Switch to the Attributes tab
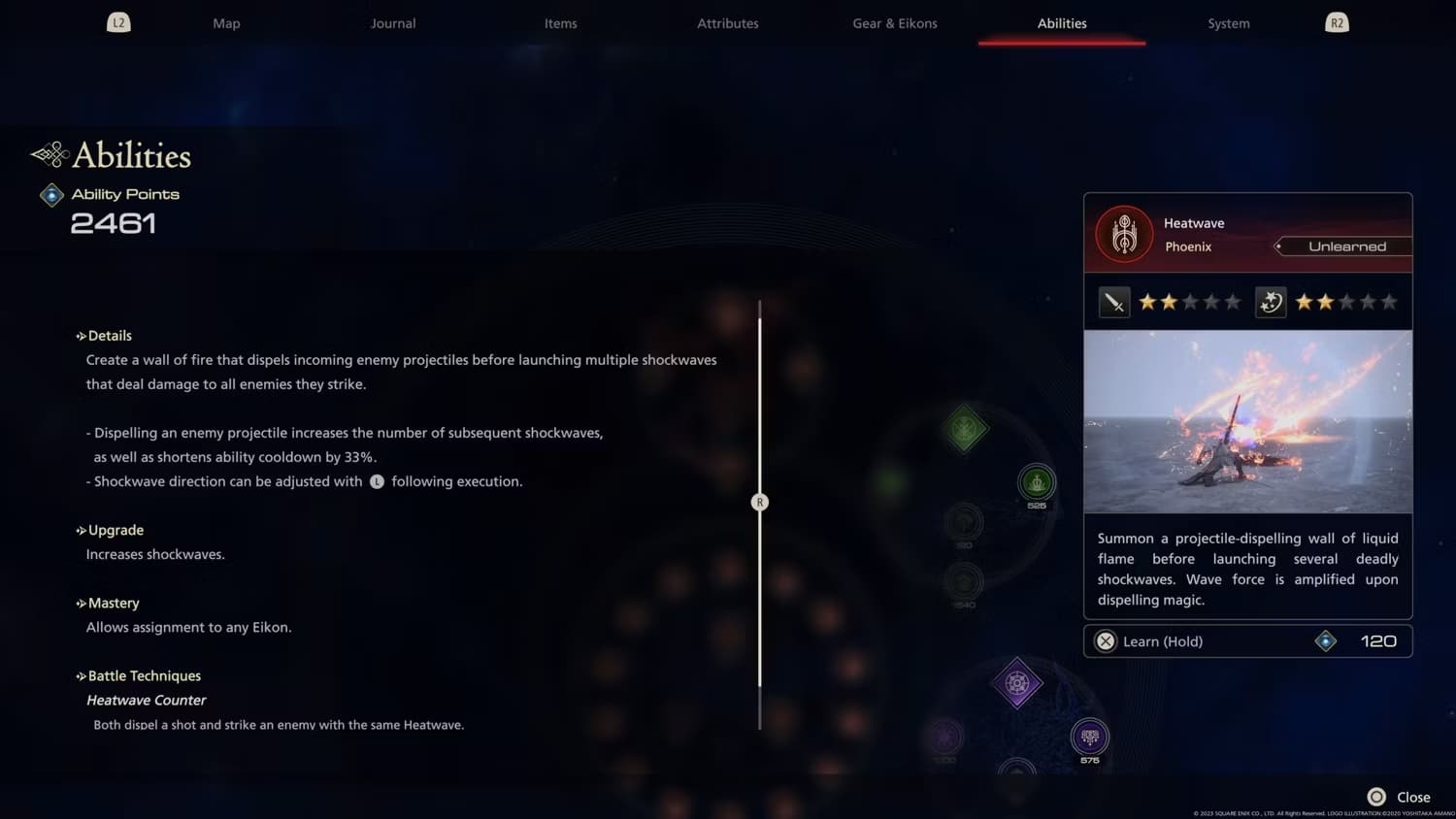1456x819 pixels. point(727,23)
